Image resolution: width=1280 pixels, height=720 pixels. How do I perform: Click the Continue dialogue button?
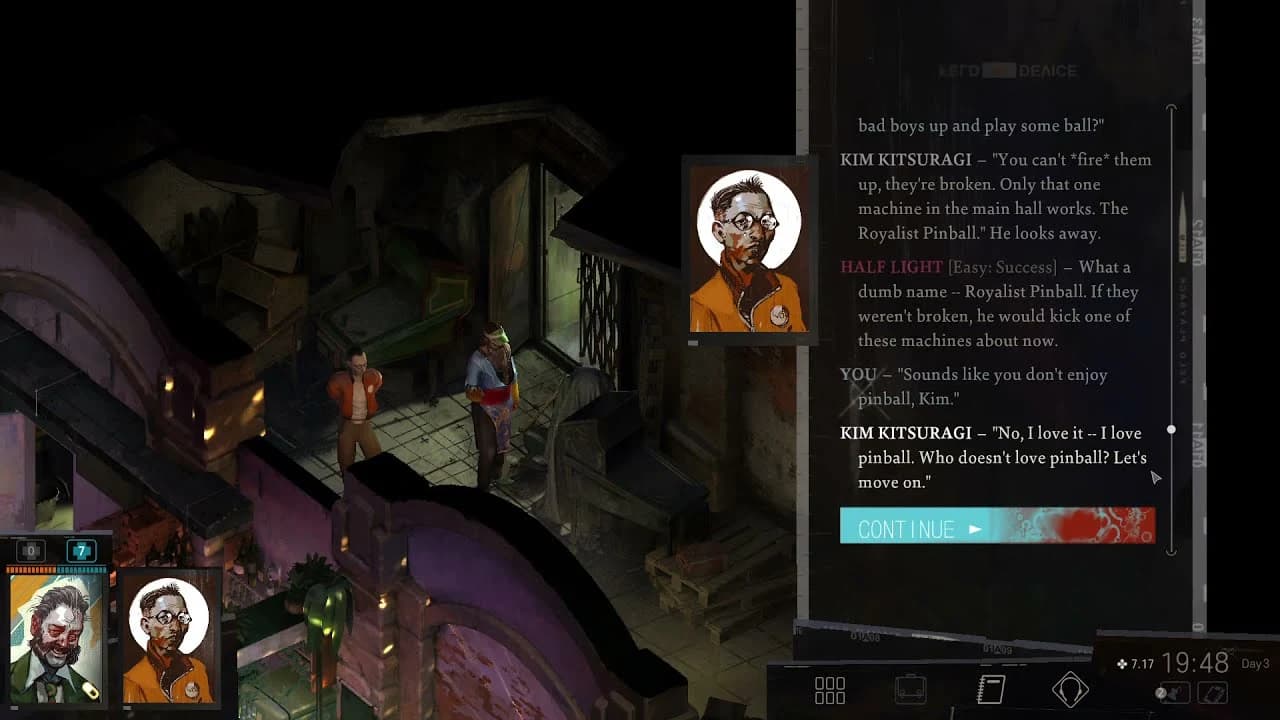[996, 526]
